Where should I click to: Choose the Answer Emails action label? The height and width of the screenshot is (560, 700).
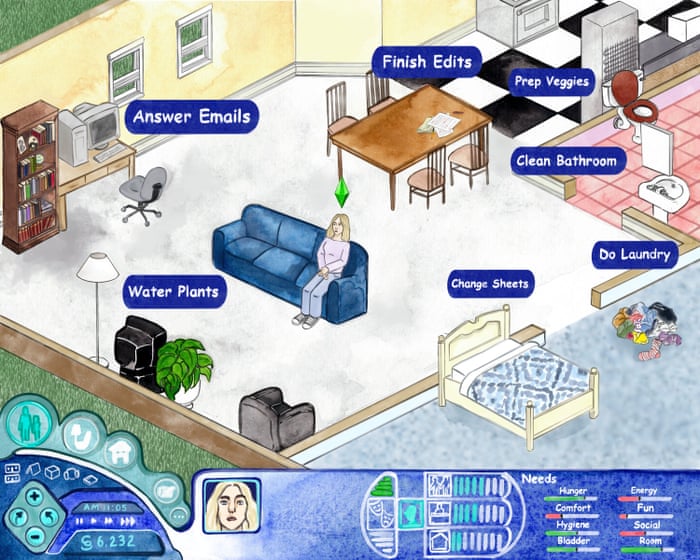click(193, 116)
